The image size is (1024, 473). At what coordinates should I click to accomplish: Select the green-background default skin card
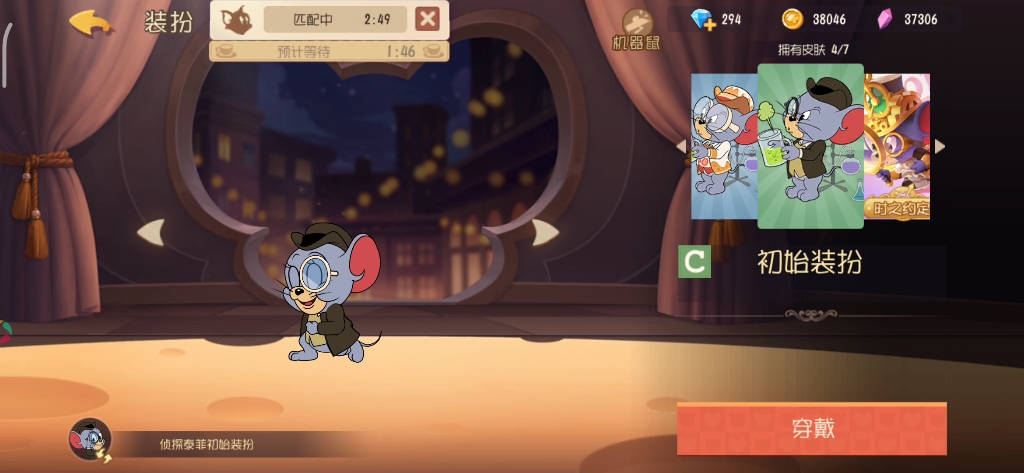coord(810,146)
